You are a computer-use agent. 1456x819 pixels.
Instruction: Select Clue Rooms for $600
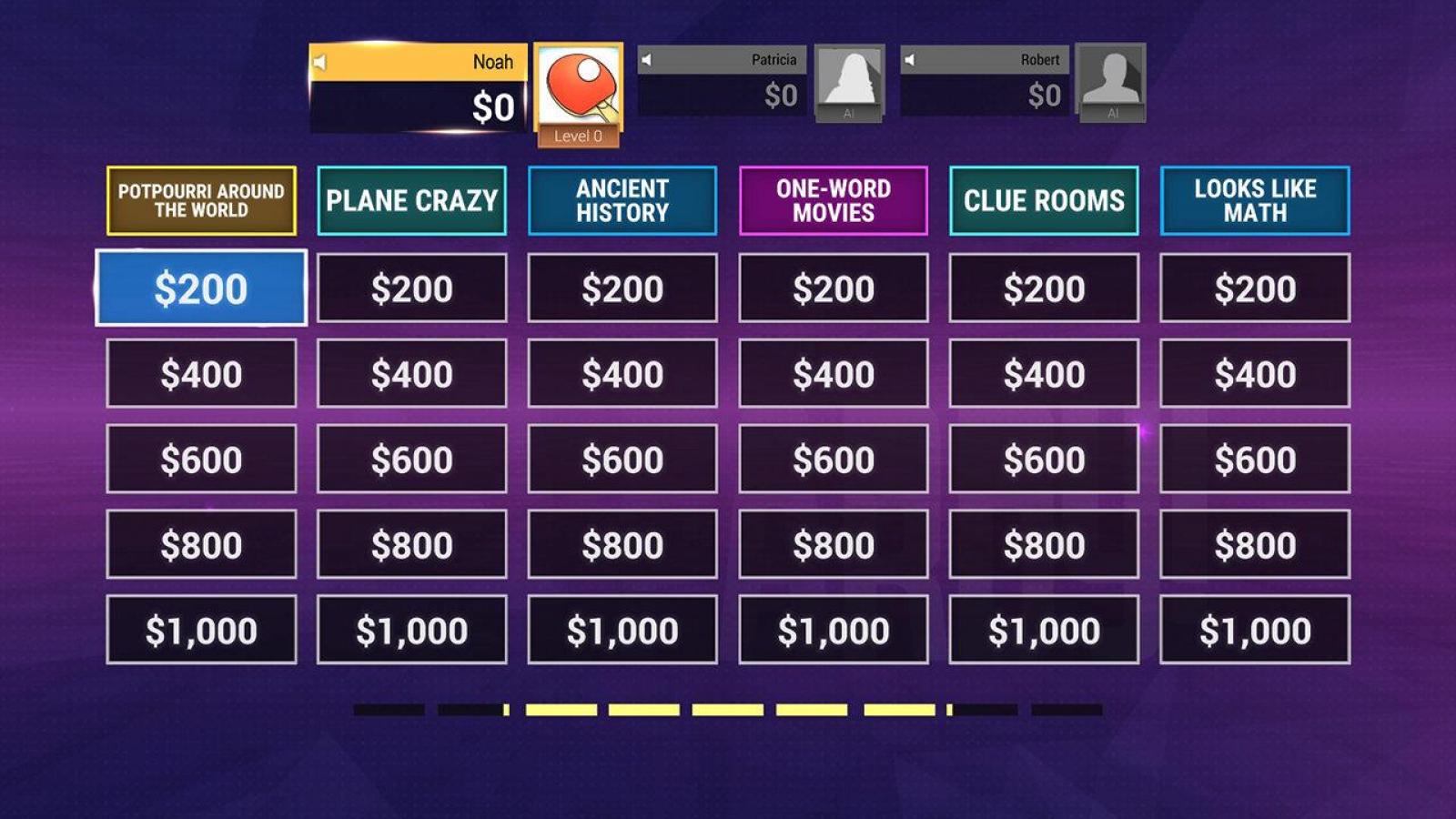coord(1044,460)
